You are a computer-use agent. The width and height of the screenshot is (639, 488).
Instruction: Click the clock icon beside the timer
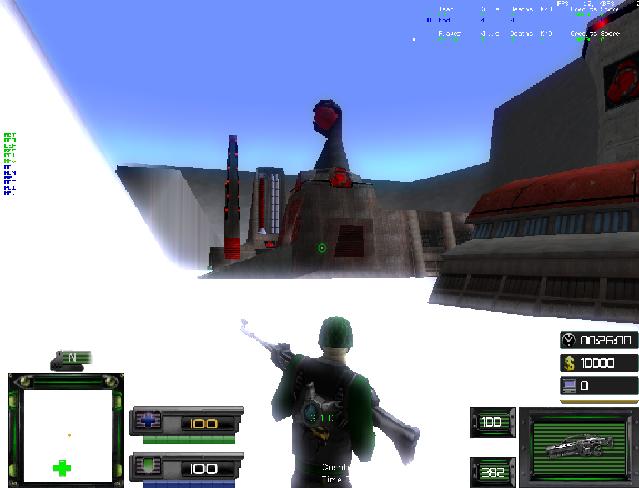(x=569, y=339)
